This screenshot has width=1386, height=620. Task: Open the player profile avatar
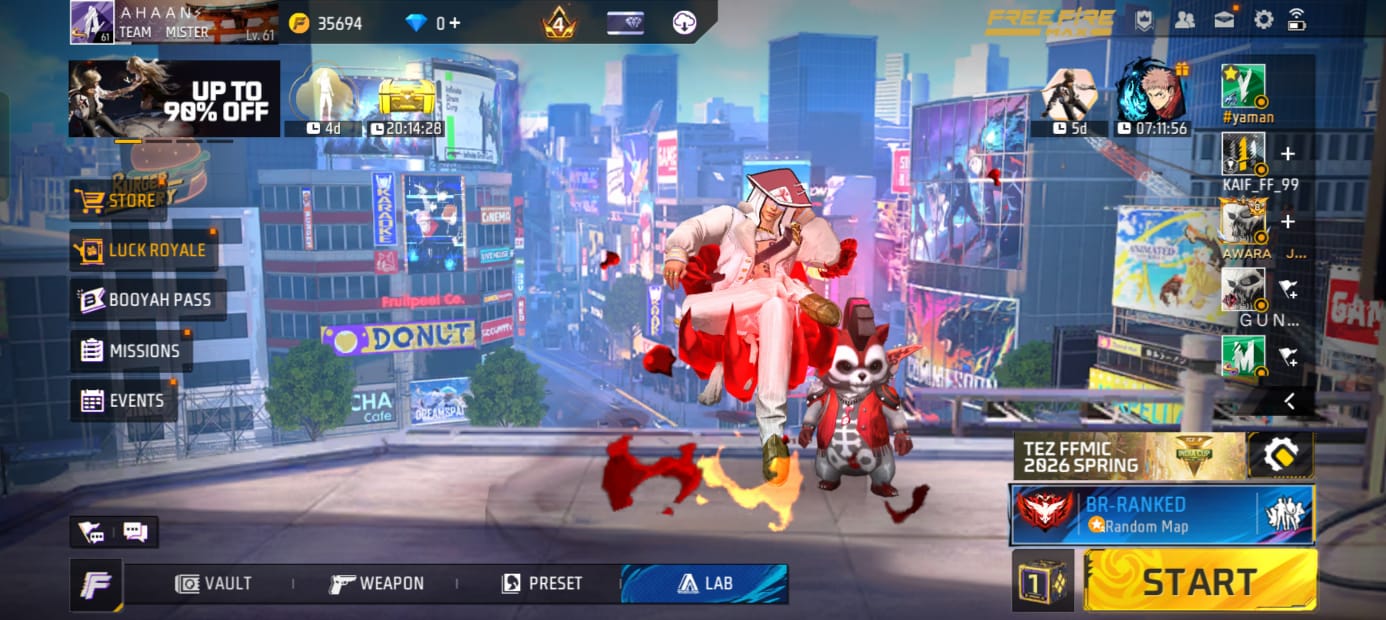click(x=91, y=22)
